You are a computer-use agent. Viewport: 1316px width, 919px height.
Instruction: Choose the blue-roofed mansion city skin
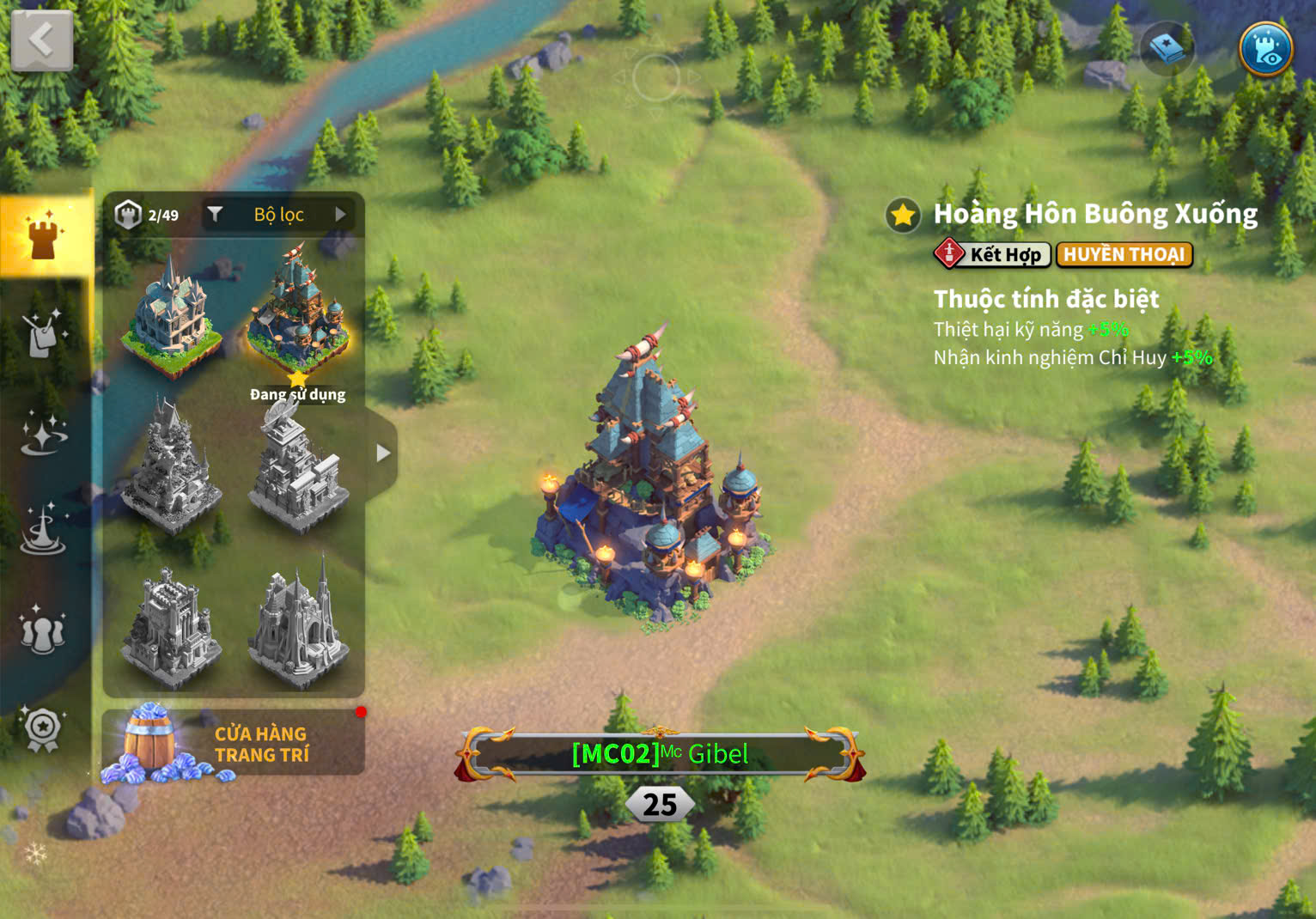point(172,320)
